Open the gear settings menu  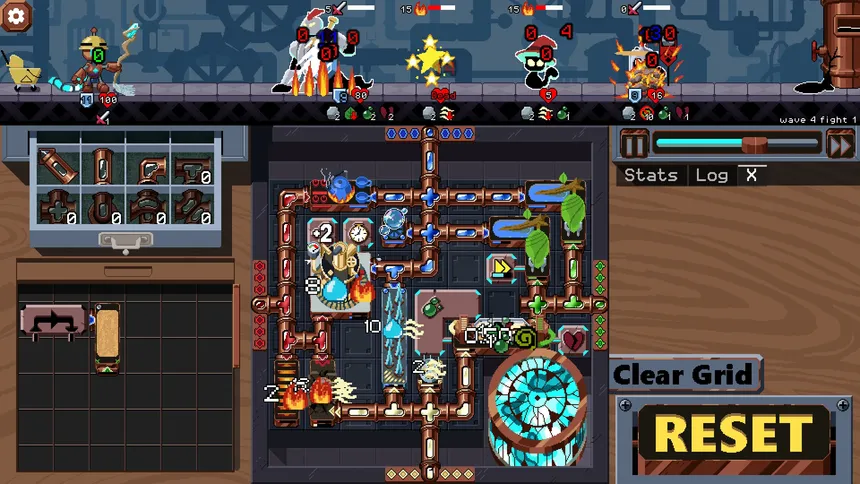pyautogui.click(x=17, y=15)
